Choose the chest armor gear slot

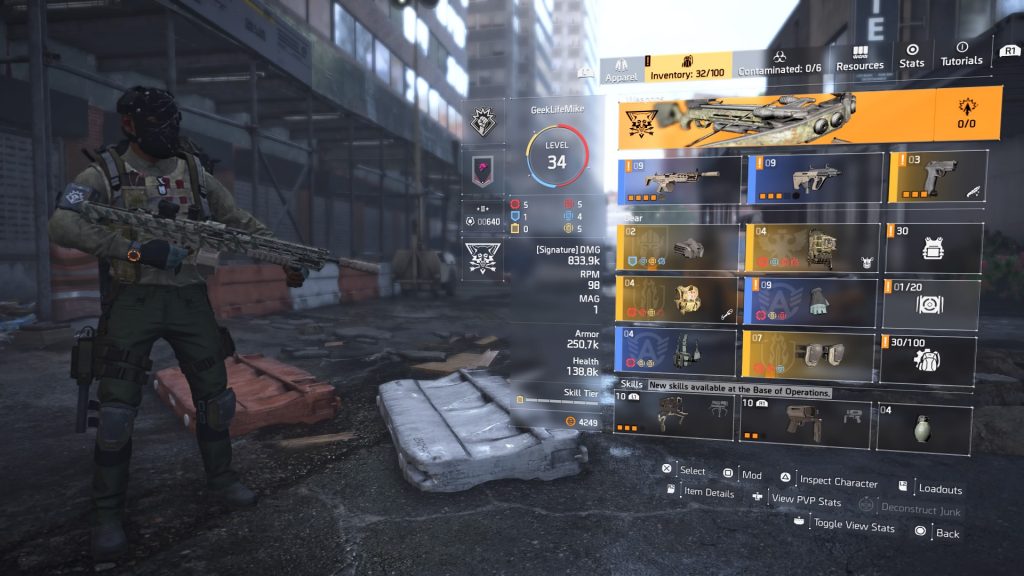coord(679,299)
